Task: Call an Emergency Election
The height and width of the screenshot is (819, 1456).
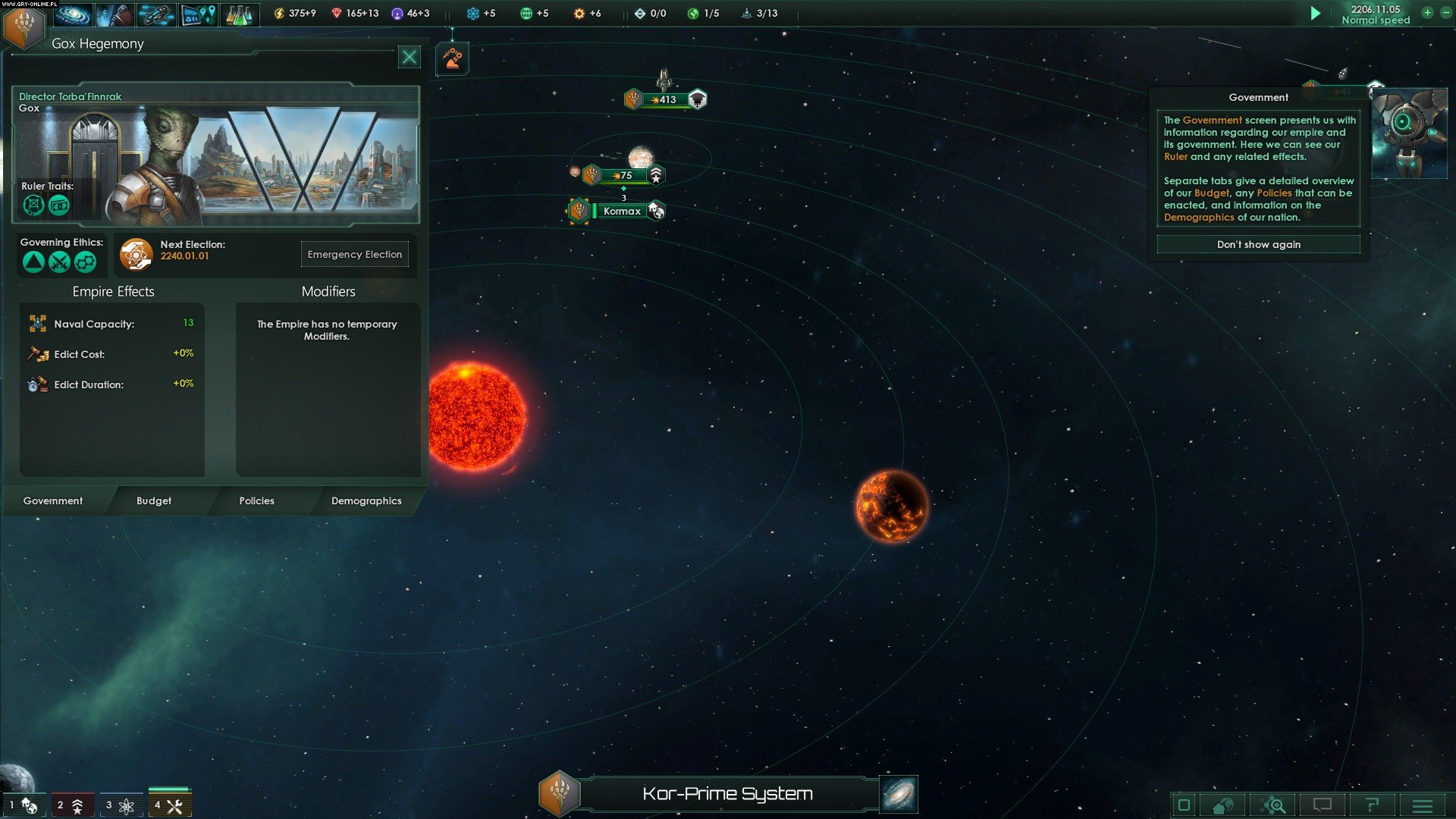Action: 354,255
